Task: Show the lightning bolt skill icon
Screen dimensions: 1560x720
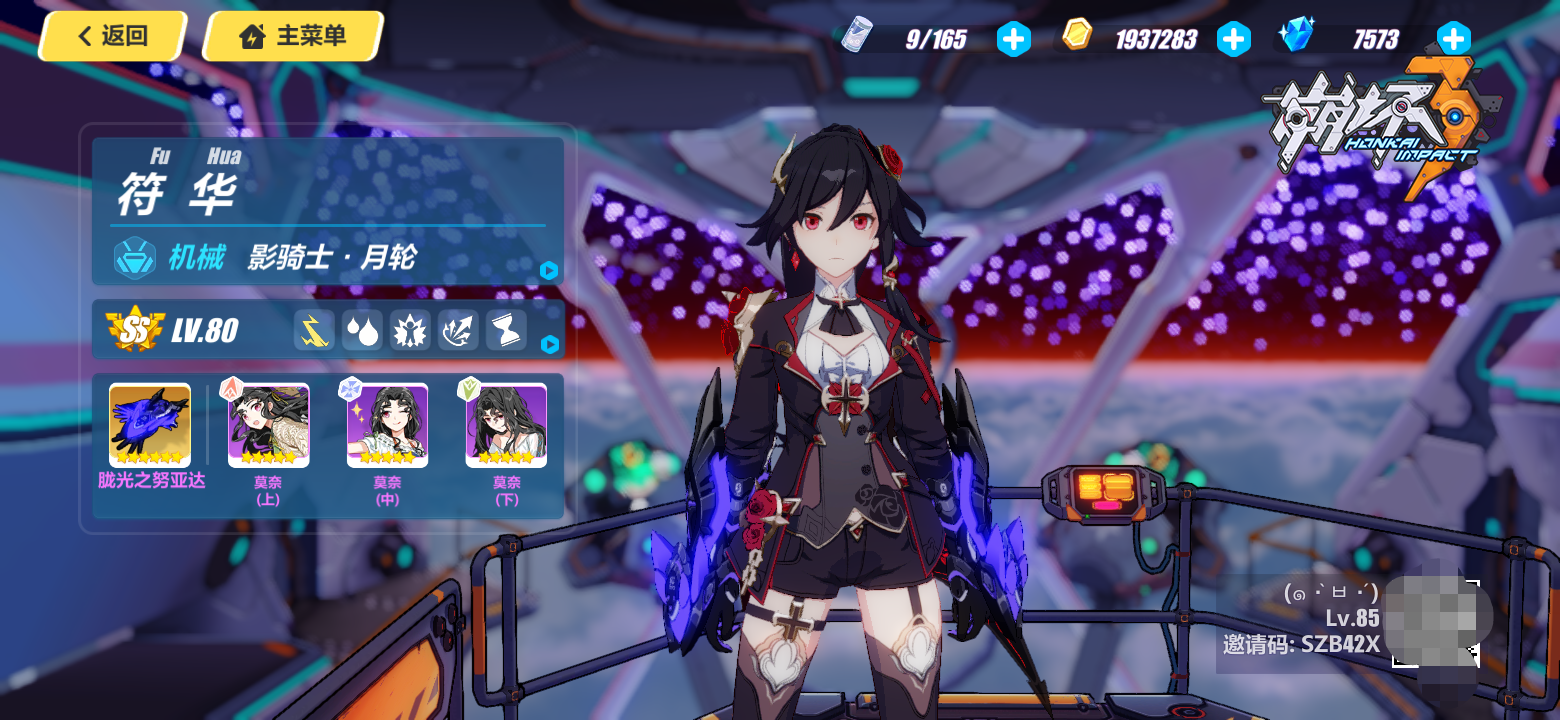Action: click(314, 330)
